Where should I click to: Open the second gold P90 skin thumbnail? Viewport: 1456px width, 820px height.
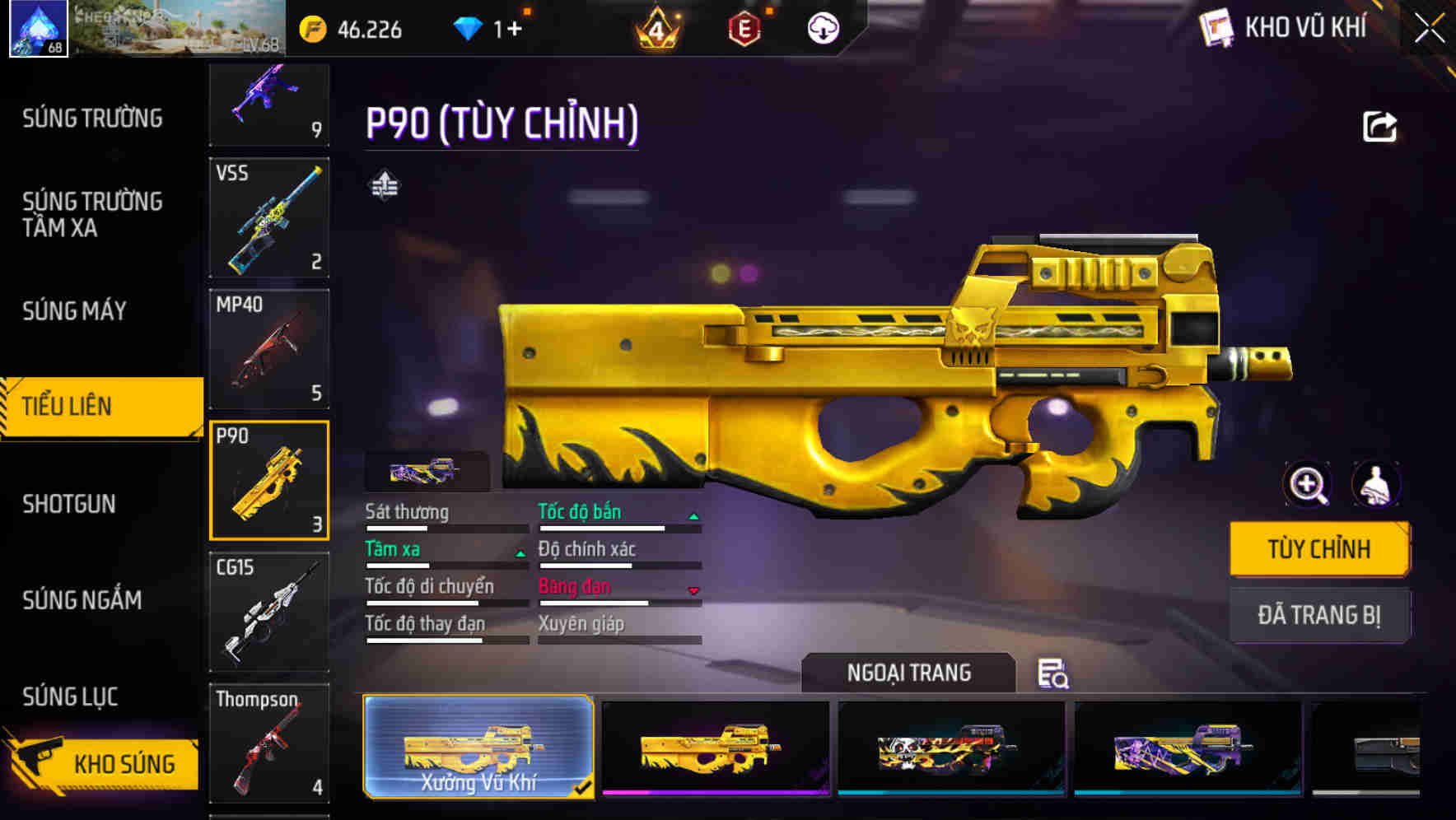point(714,748)
